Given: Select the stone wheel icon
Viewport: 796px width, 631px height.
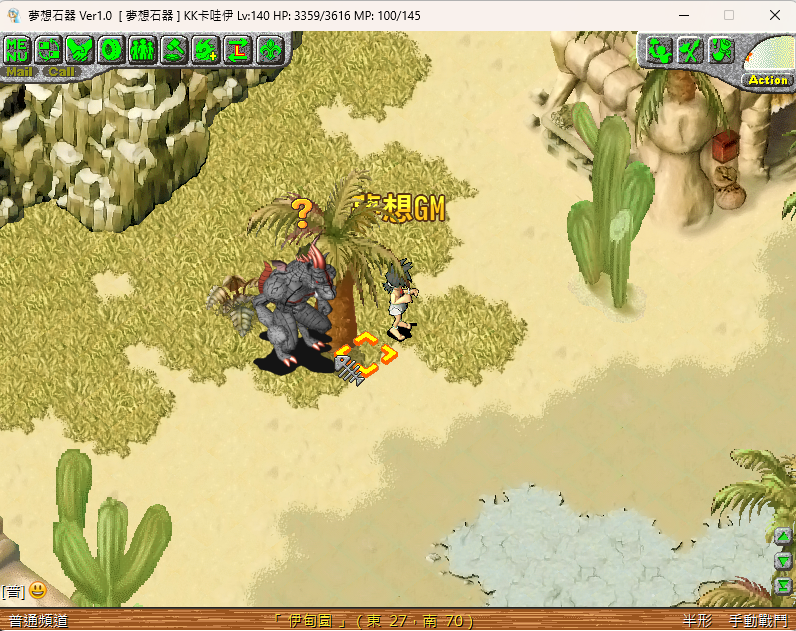Looking at the screenshot, I should click(112, 48).
